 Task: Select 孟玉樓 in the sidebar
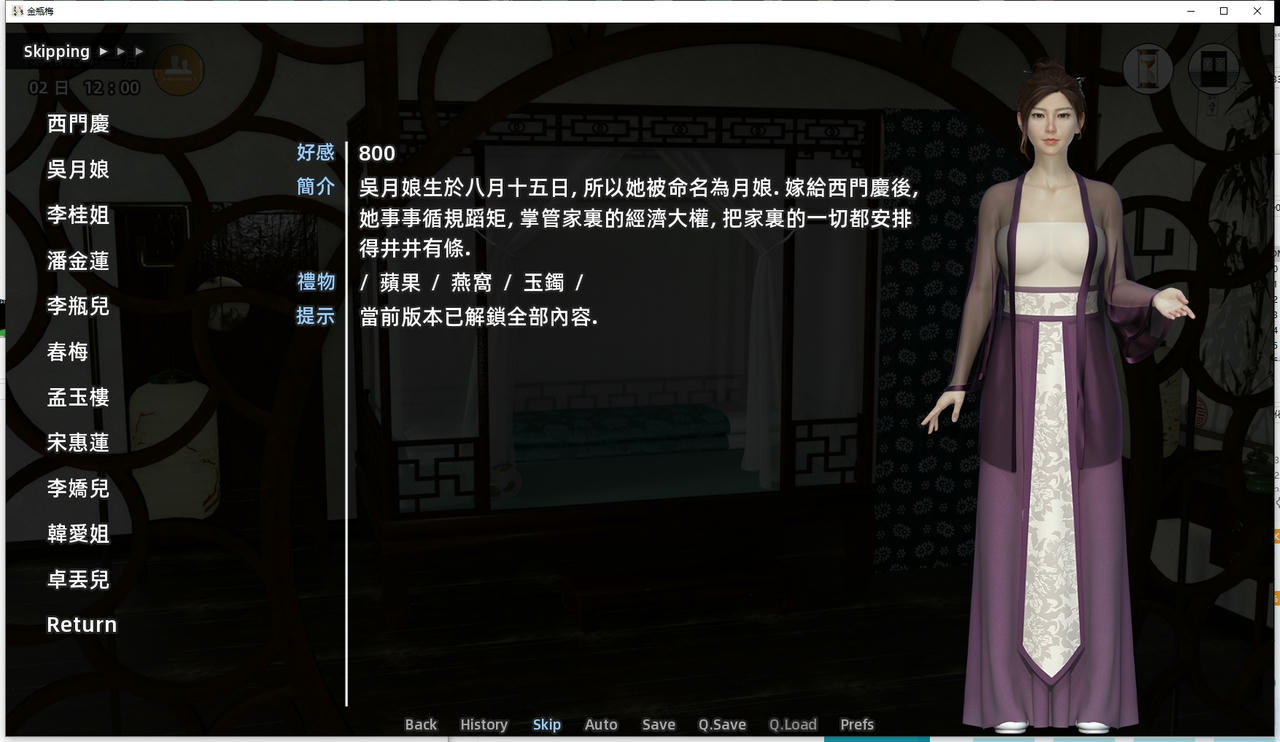tap(79, 397)
